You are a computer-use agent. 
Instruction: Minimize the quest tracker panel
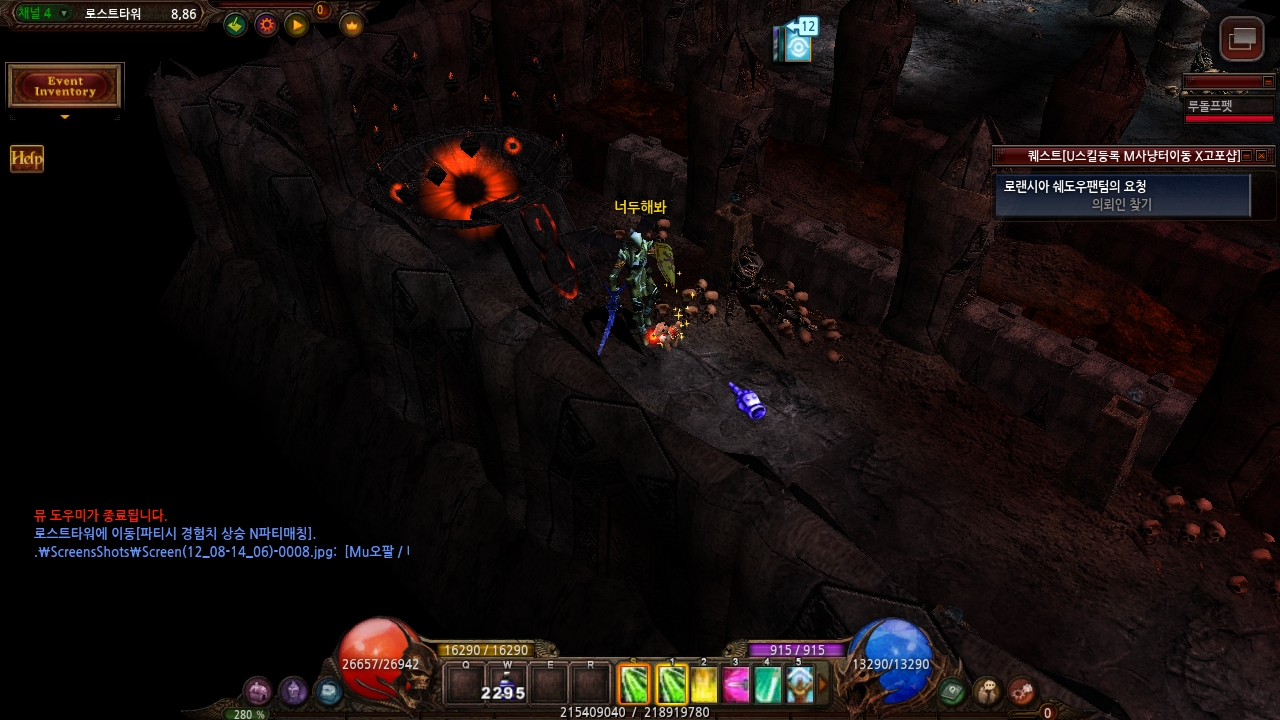[x=1247, y=156]
